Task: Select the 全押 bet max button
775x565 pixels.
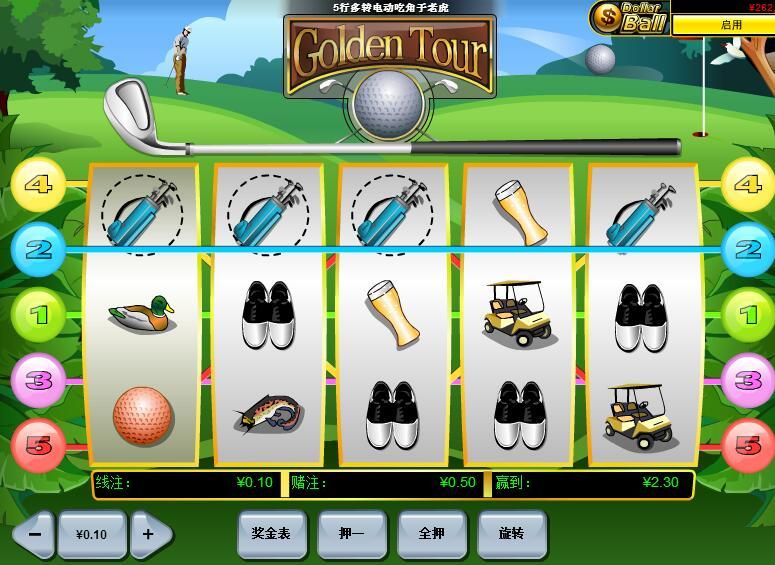Action: coord(432,534)
